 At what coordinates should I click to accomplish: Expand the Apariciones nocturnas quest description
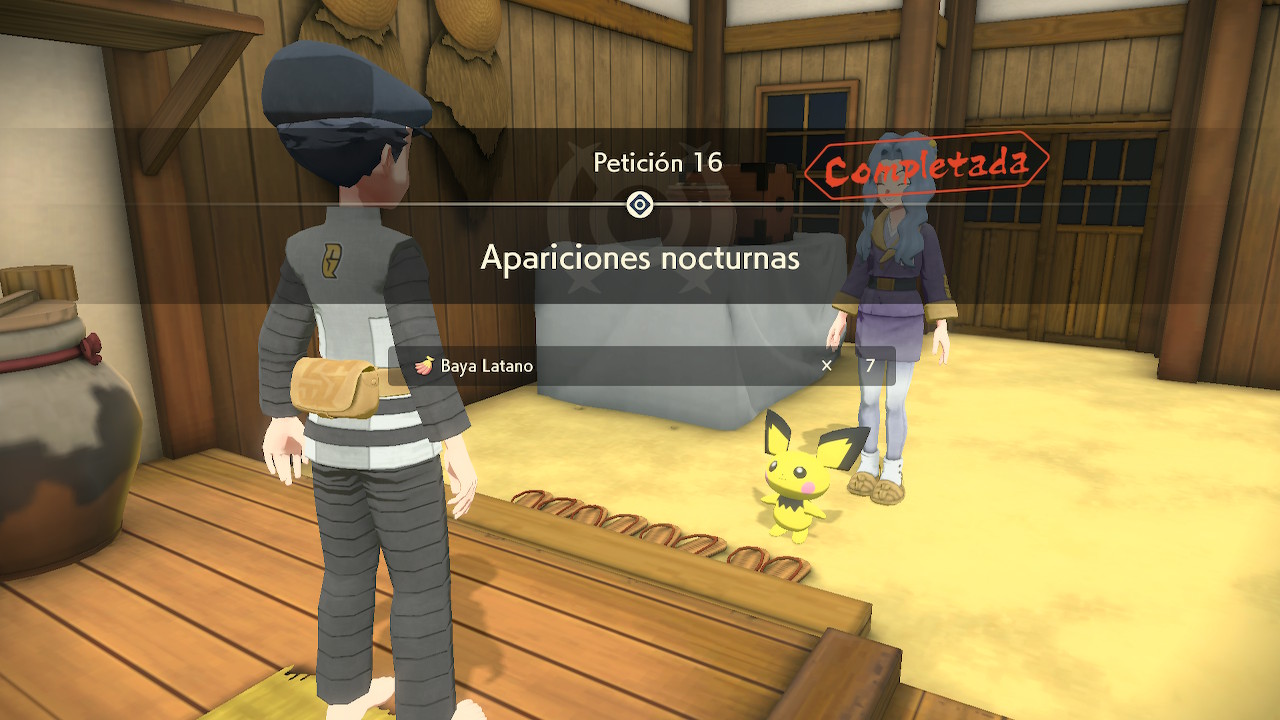[x=640, y=258]
